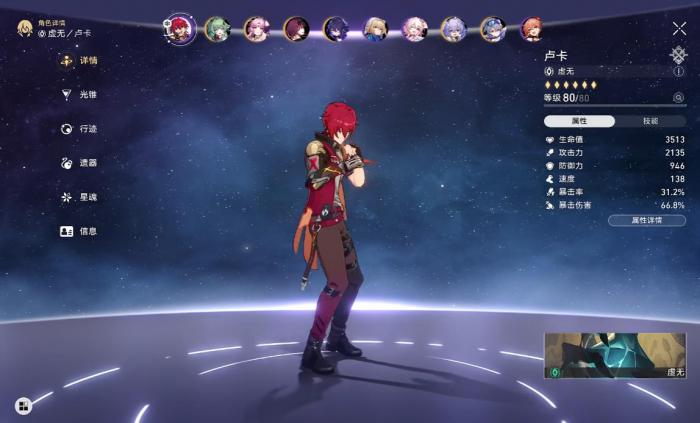This screenshot has width=700, height=423.
Task: Select the green-haired character portrait
Action: point(217,29)
